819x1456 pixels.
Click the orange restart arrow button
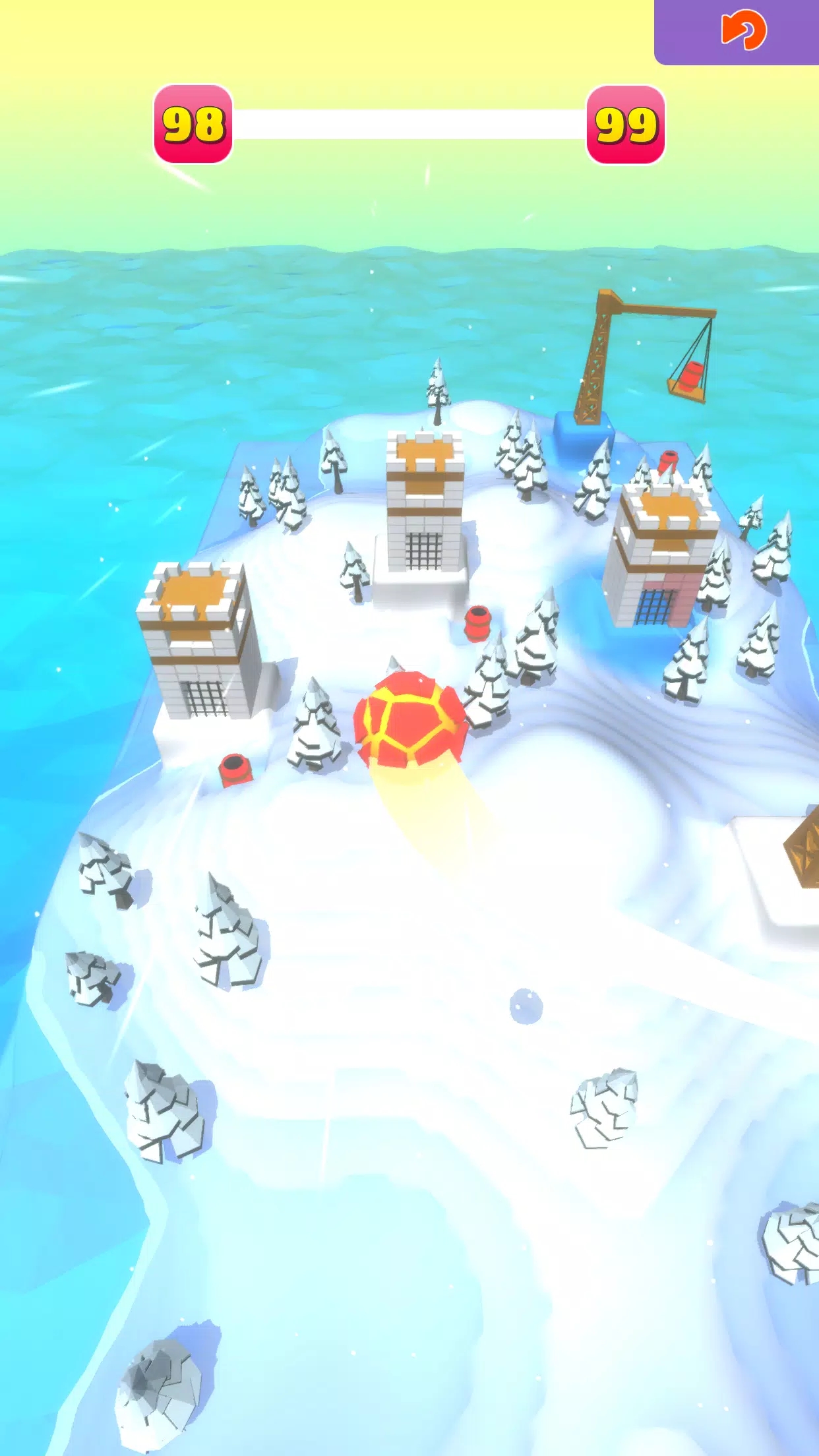743,30
